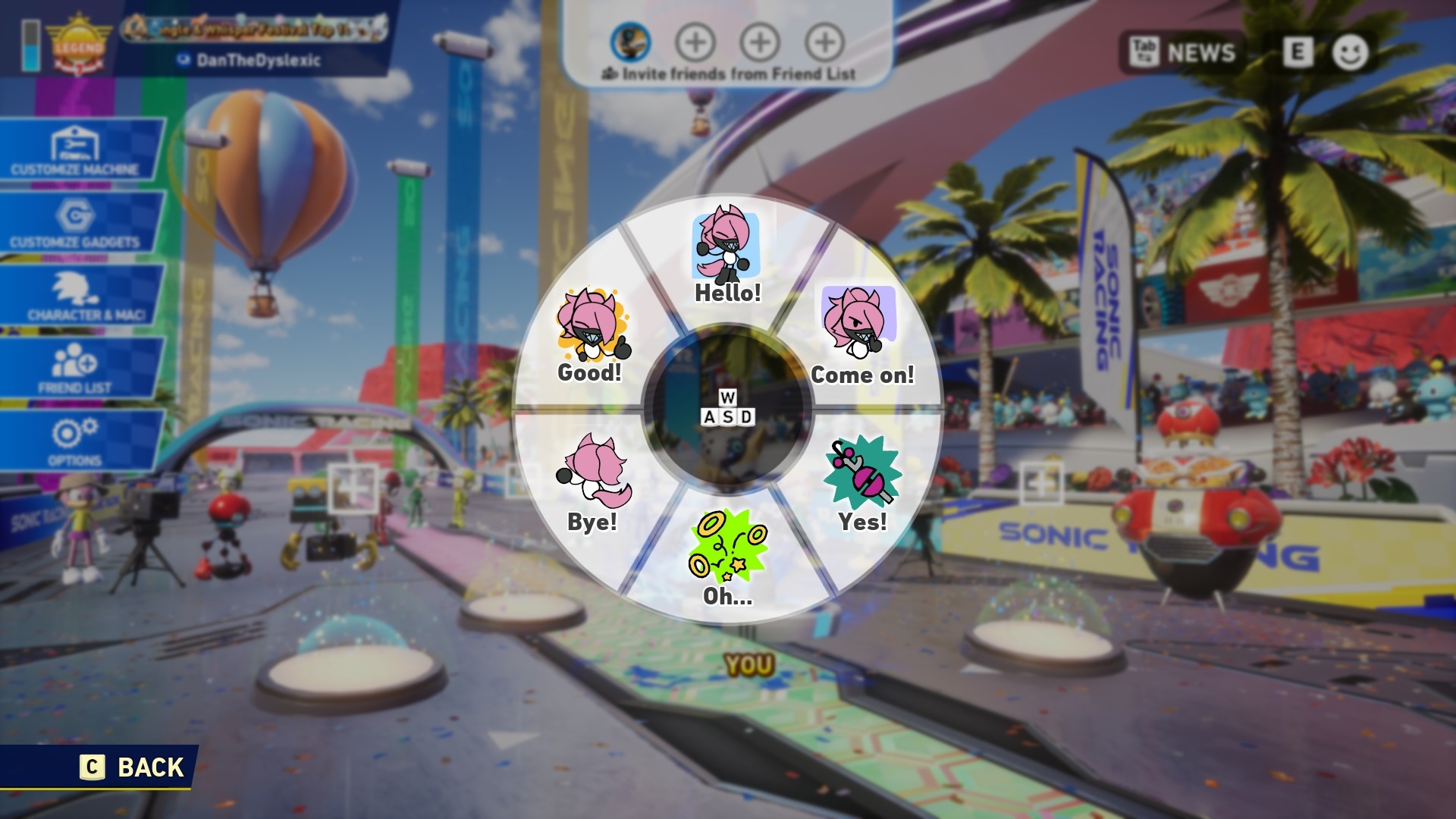Image resolution: width=1456 pixels, height=819 pixels.
Task: Open the Friend List
Action: [x=77, y=369]
